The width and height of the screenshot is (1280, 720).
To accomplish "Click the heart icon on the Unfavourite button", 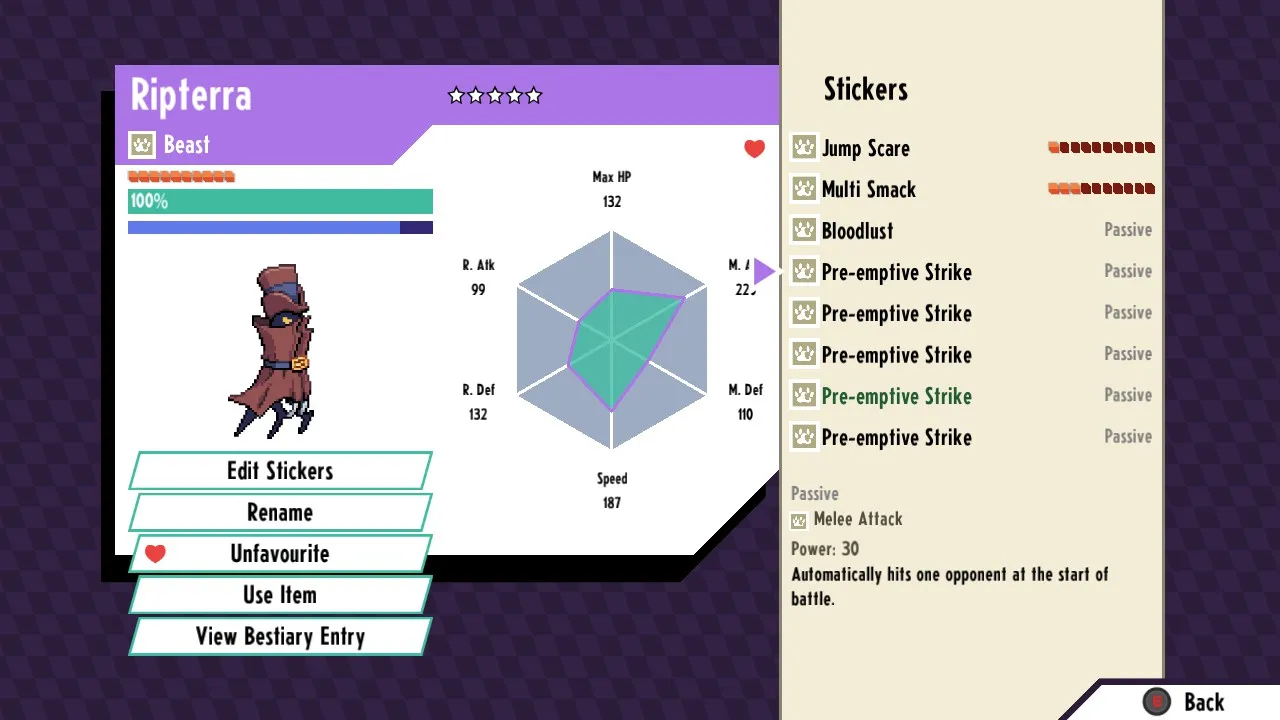I will tap(155, 553).
